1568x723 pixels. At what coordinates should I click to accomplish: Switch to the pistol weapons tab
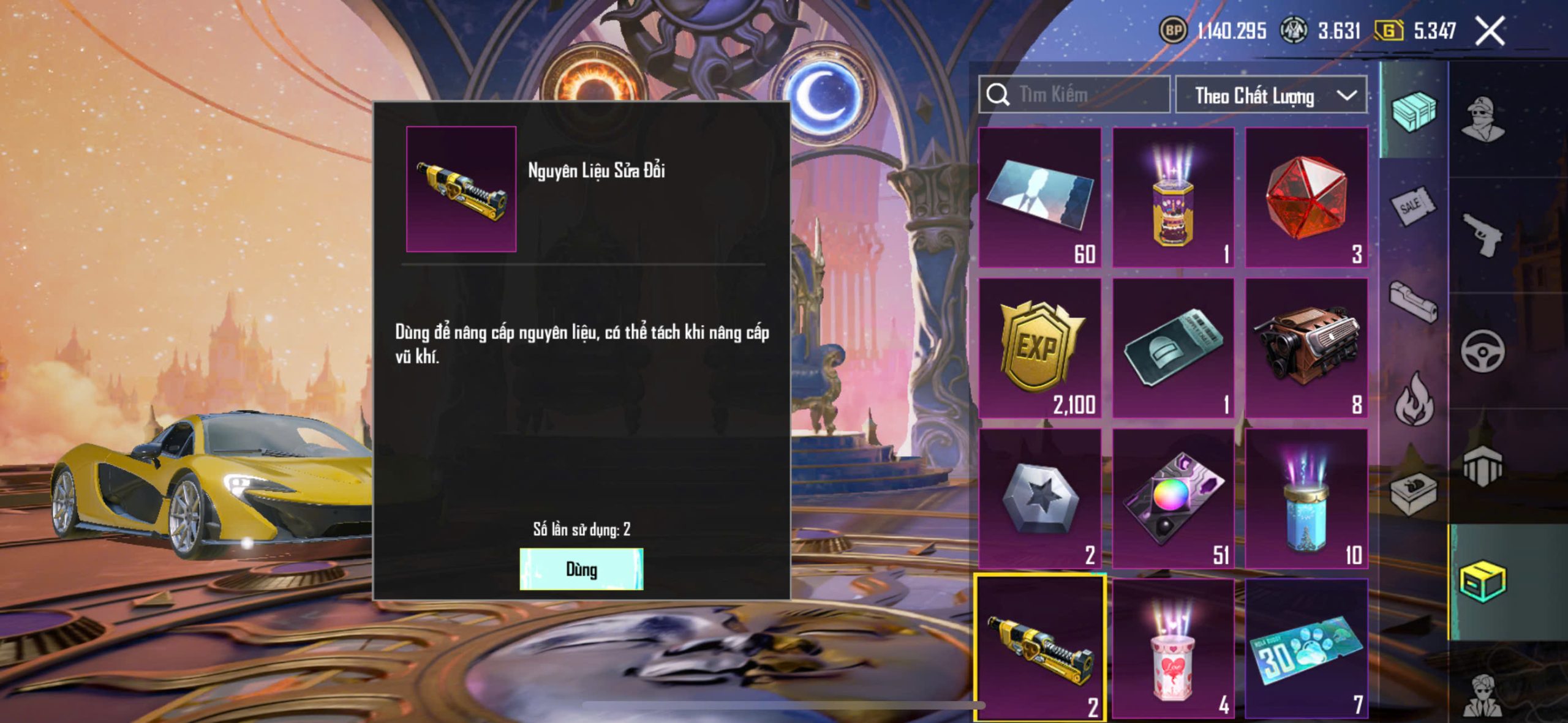click(1483, 234)
